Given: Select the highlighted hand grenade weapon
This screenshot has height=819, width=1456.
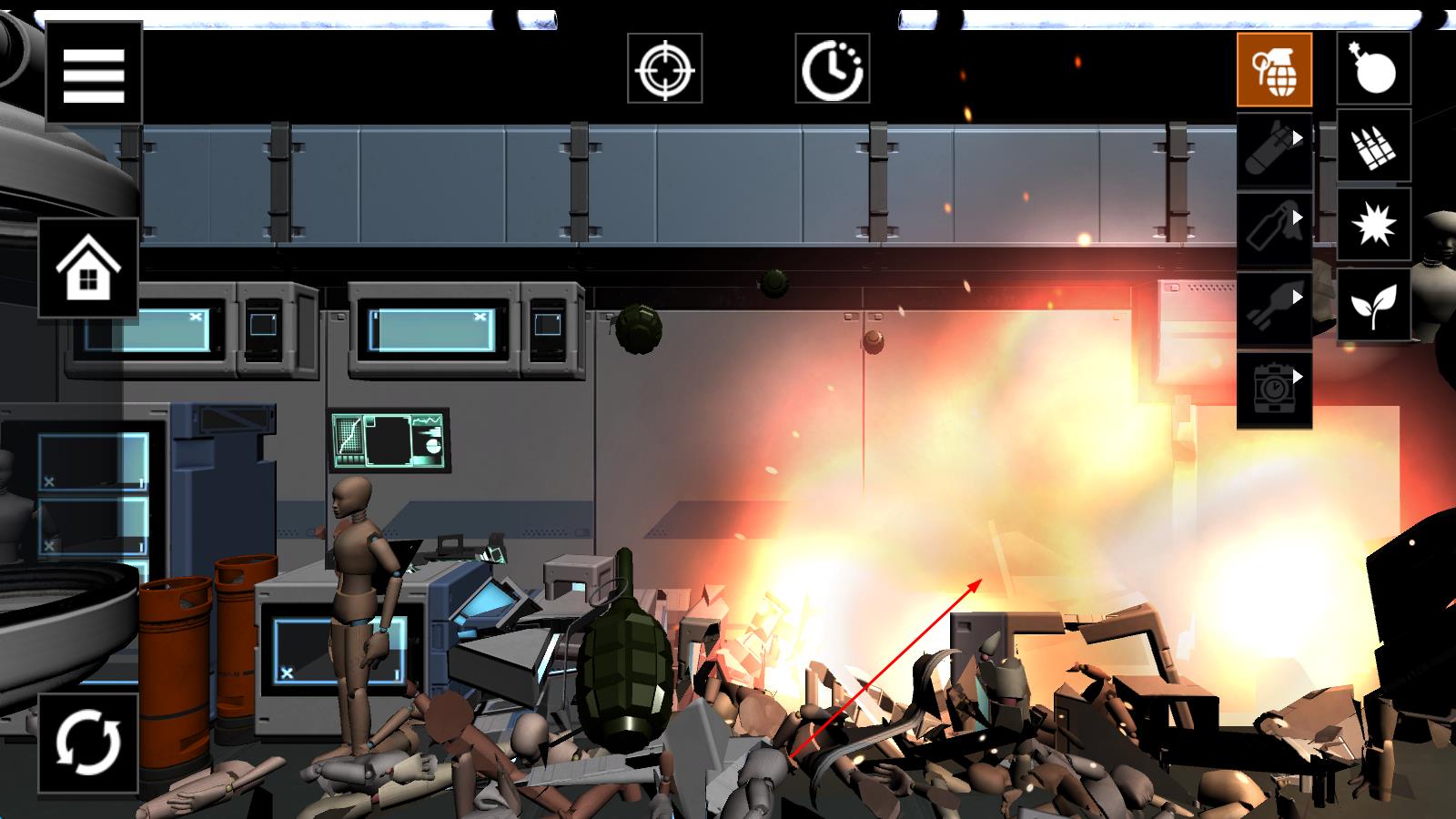Looking at the screenshot, I should pos(1274,70).
